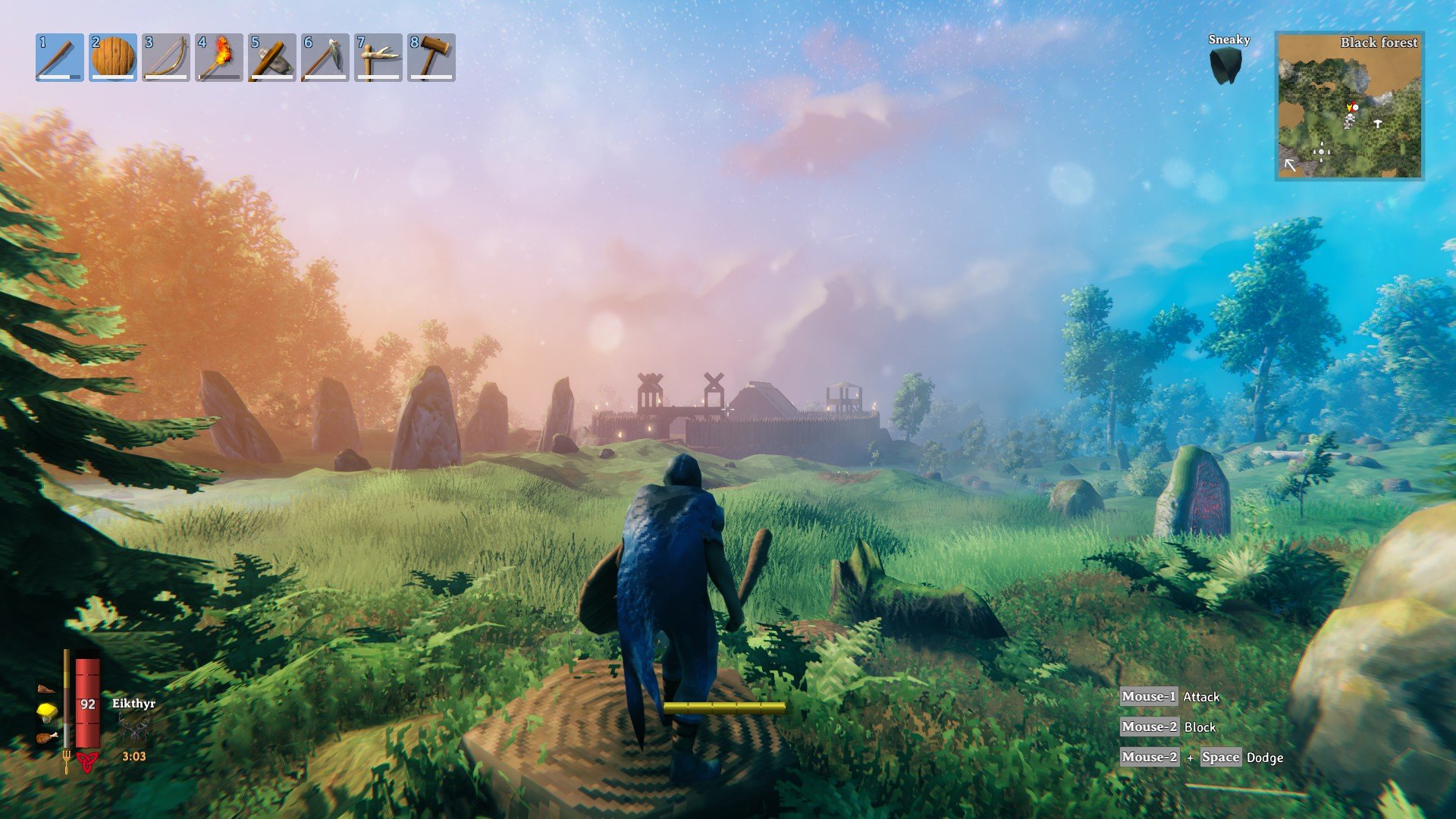Equip the building hammer slot
This screenshot has height=819, width=1456.
coord(431,58)
